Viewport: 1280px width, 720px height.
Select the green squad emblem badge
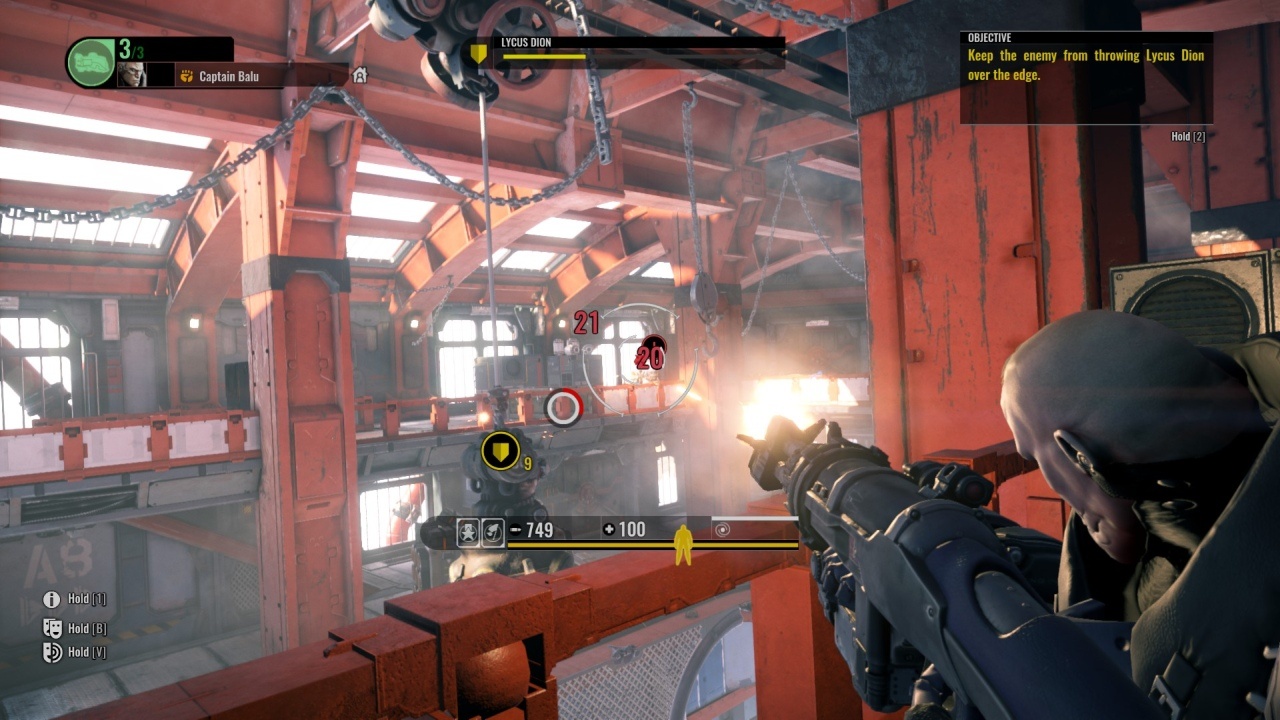[91, 62]
